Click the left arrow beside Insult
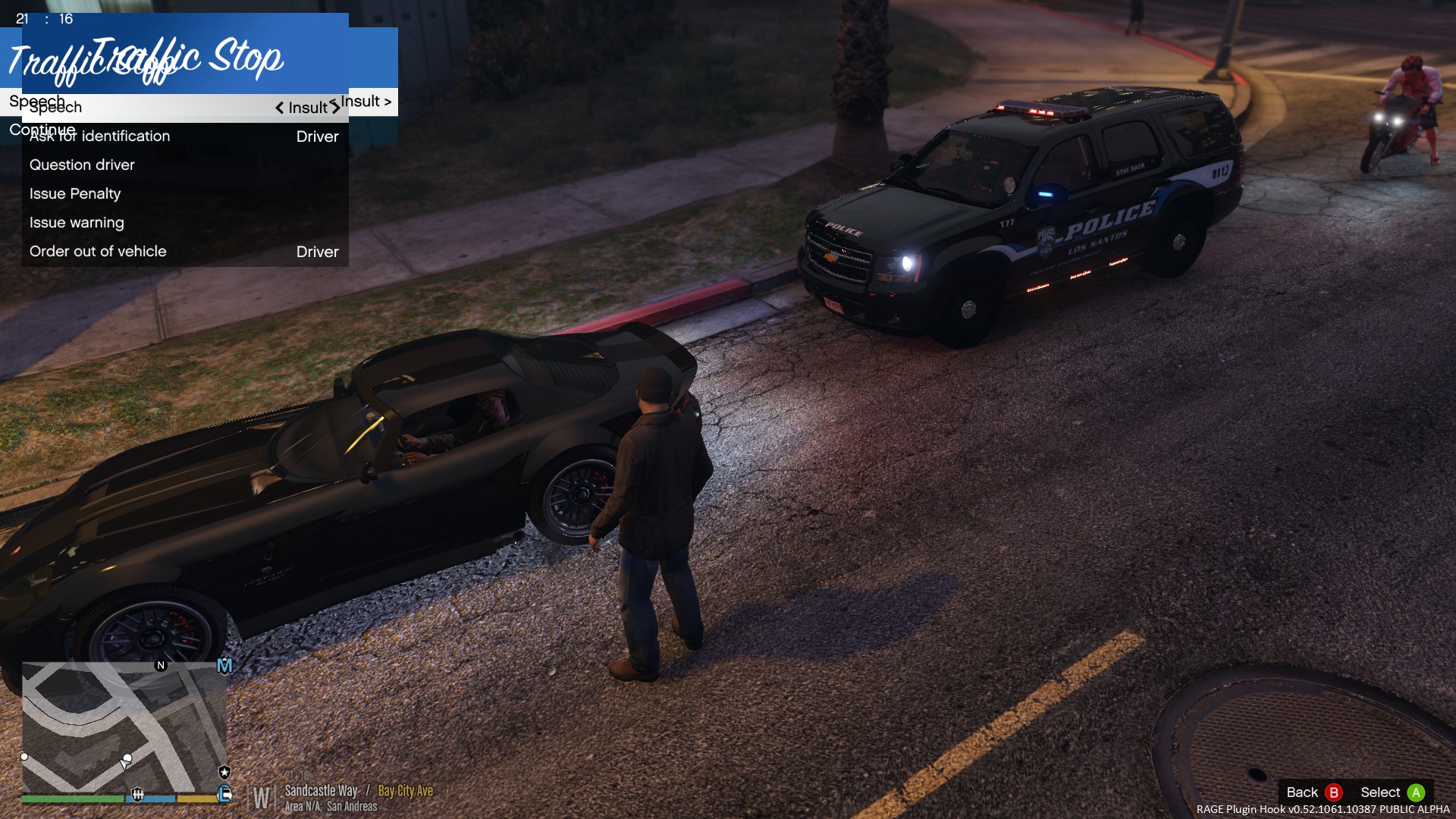Viewport: 1456px width, 819px height. click(279, 108)
